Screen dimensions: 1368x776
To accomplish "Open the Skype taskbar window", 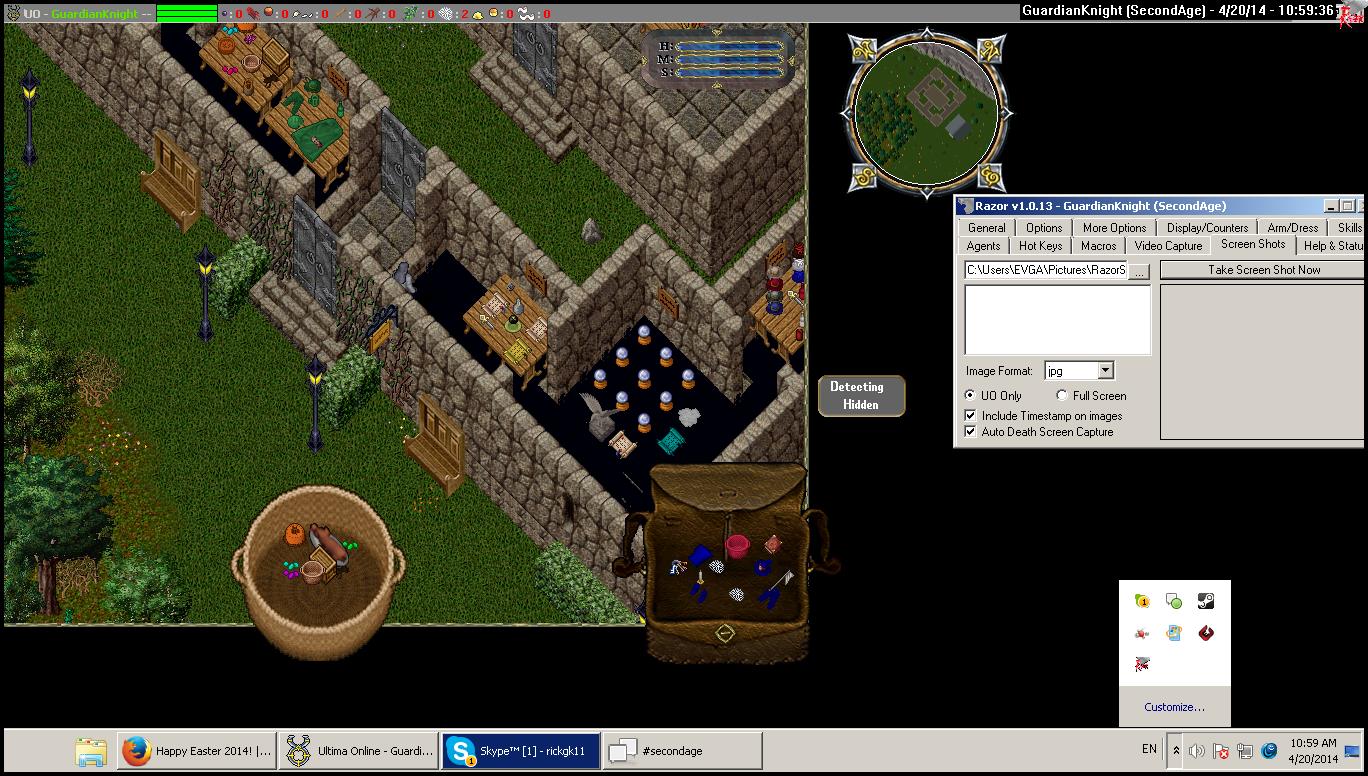I will click(x=521, y=751).
